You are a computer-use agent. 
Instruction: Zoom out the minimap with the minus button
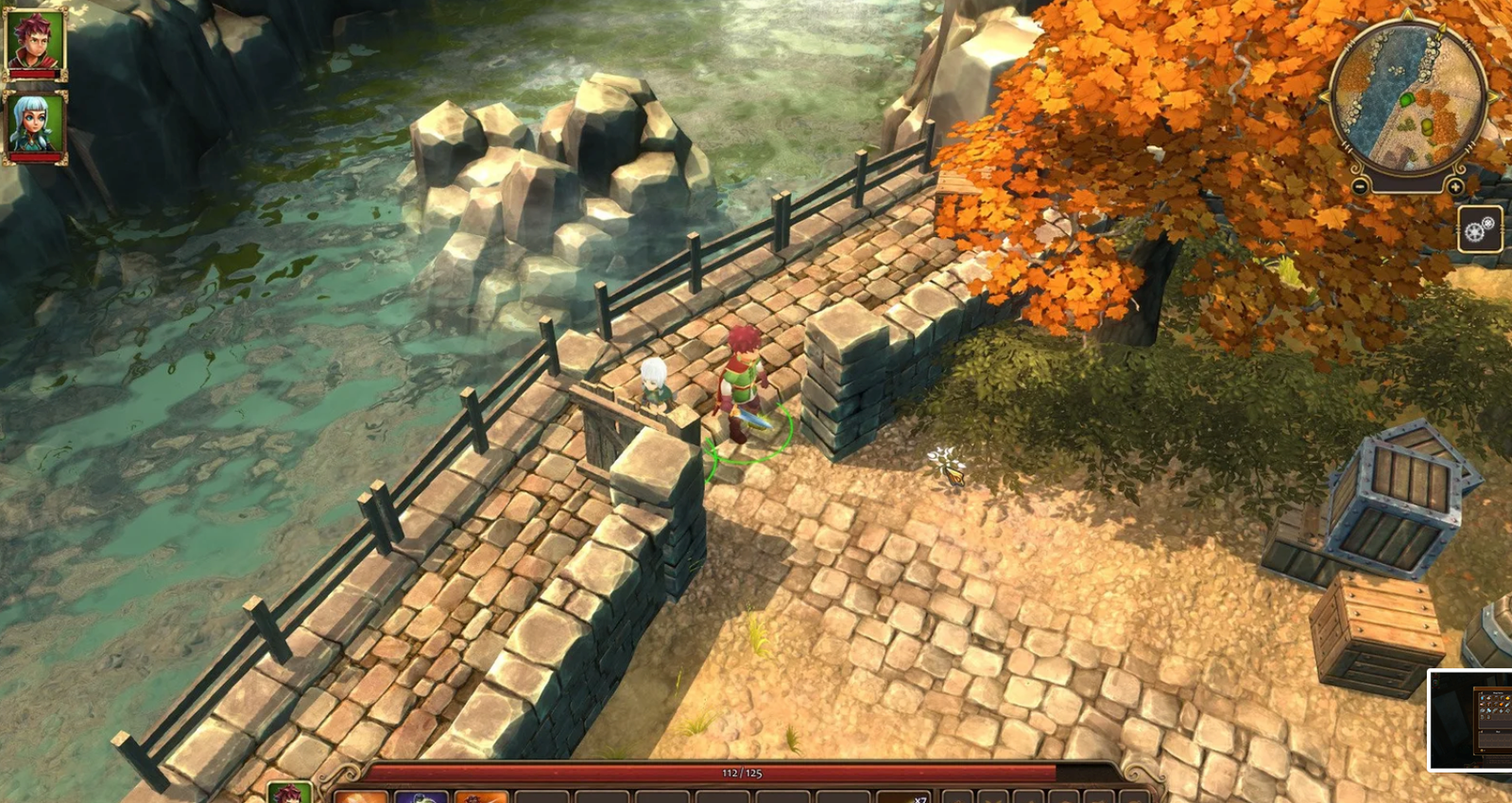coord(1359,186)
